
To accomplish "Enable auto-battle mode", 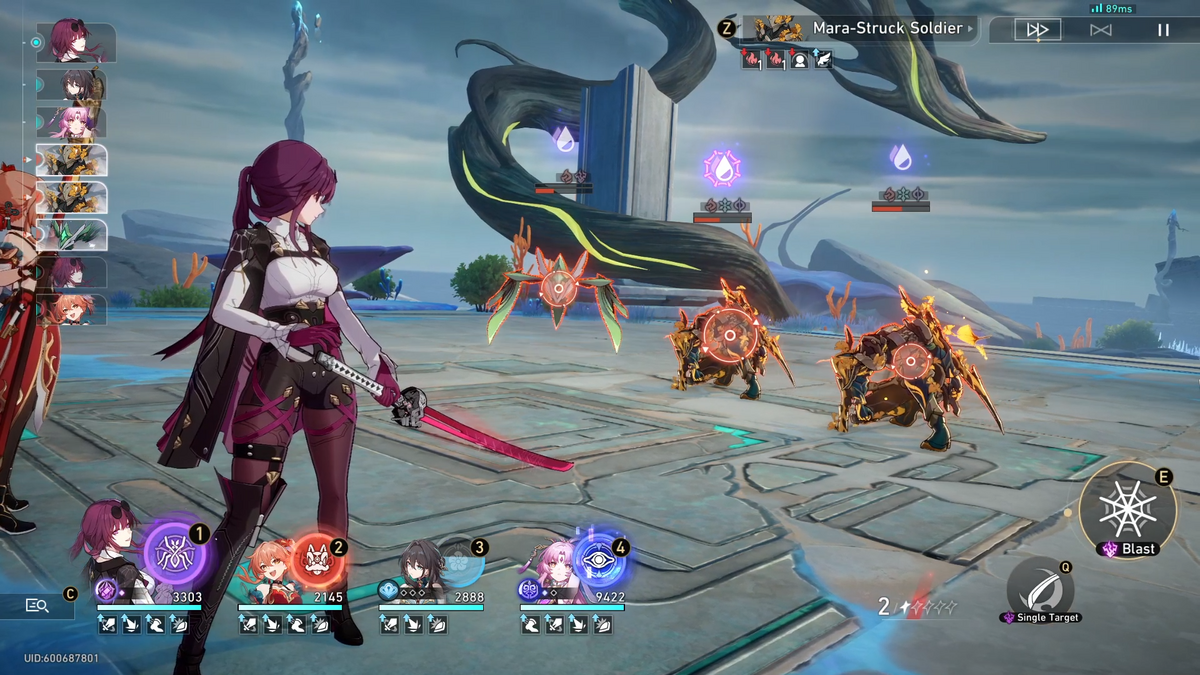I will (1100, 30).
